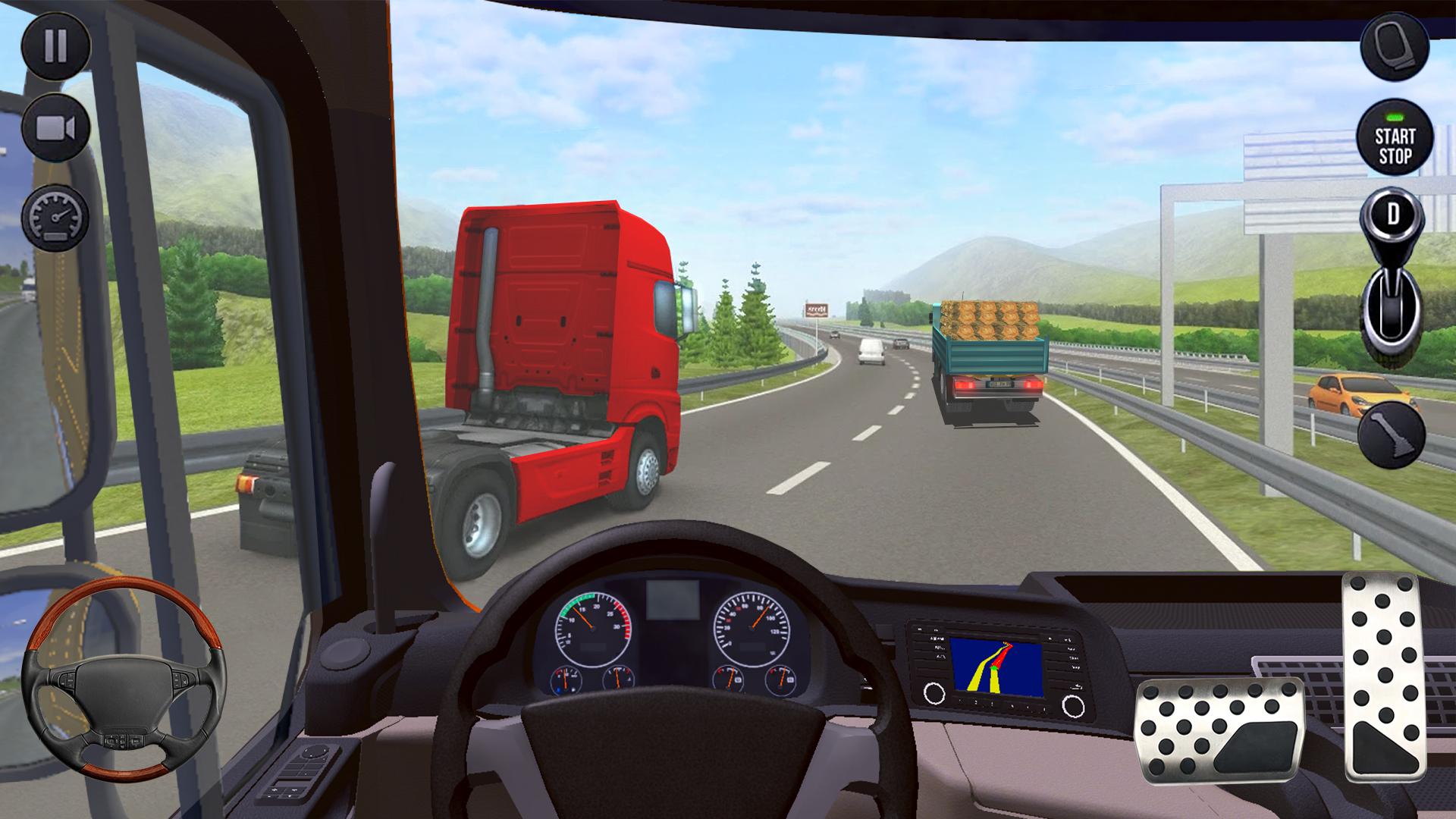Image resolution: width=1456 pixels, height=819 pixels.
Task: Step on the tall accelerator pedal
Action: pos(1385,677)
